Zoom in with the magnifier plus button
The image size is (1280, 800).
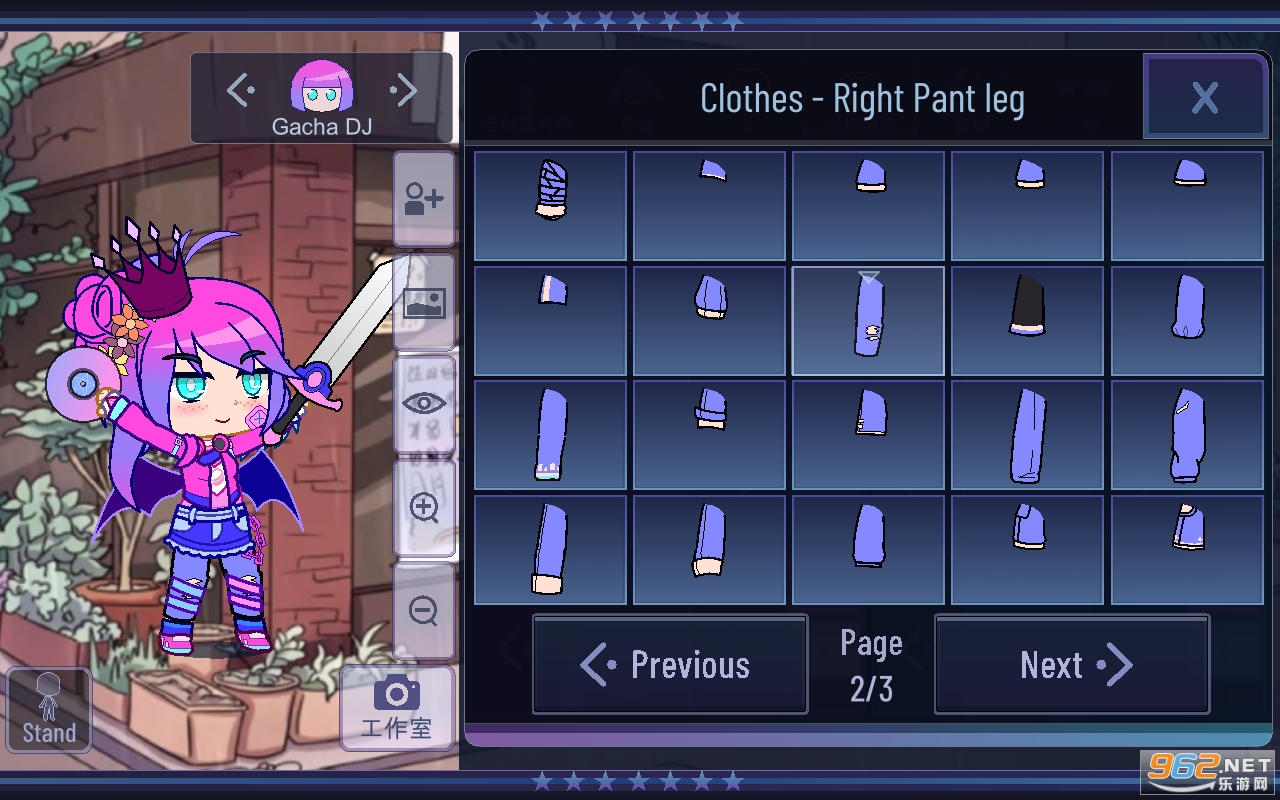click(x=424, y=508)
